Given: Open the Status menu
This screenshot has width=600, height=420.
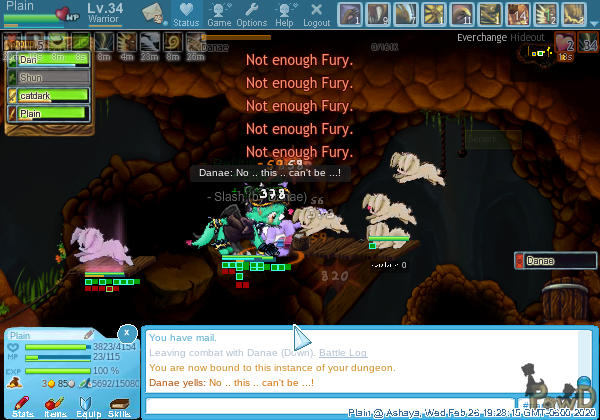Looking at the screenshot, I should pyautogui.click(x=186, y=14).
